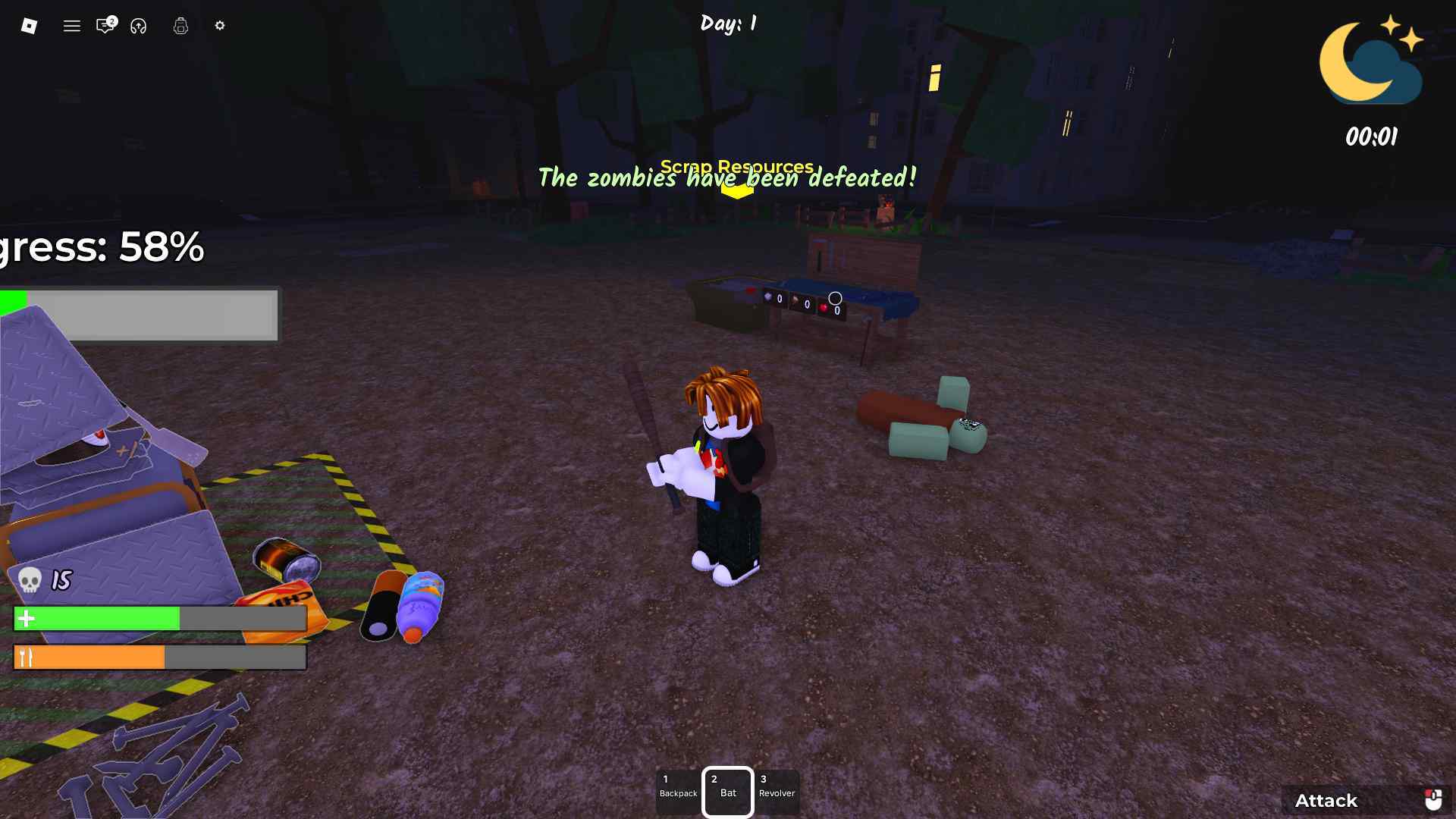Click the 00:01 time display
Image resolution: width=1456 pixels, height=819 pixels.
pos(1370,137)
